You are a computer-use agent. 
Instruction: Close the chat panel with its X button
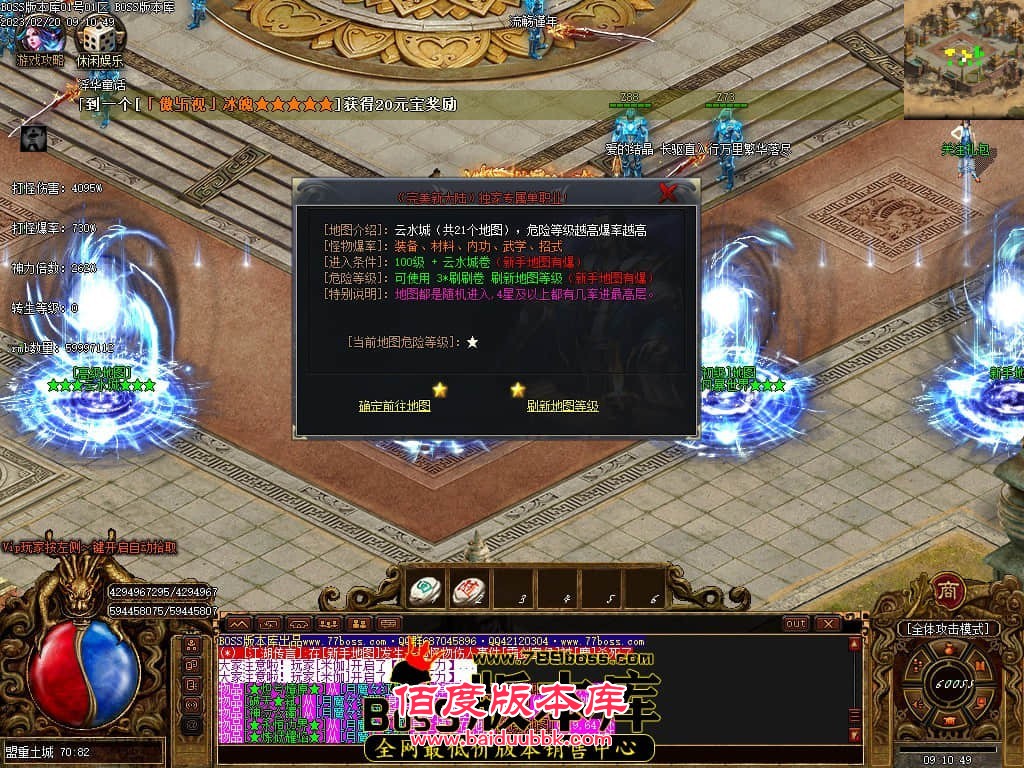(828, 624)
